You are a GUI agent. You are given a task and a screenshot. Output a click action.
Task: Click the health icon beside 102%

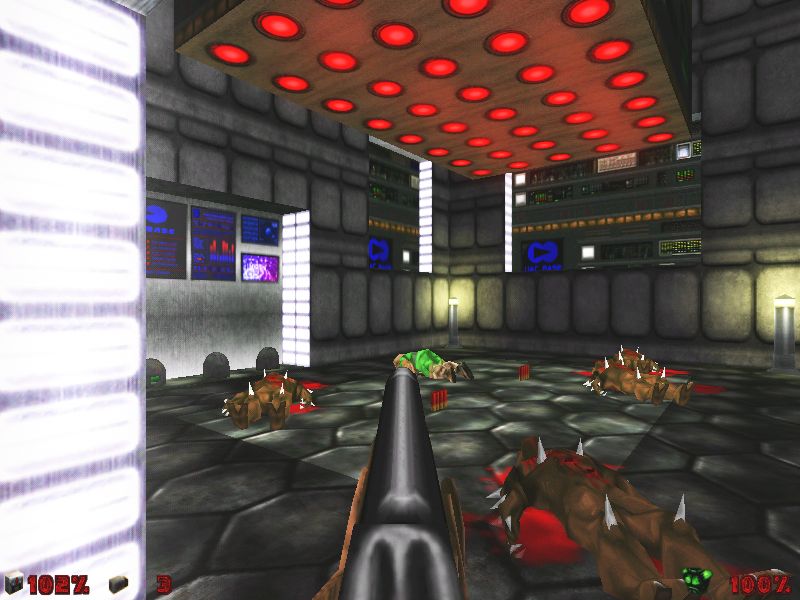14,583
